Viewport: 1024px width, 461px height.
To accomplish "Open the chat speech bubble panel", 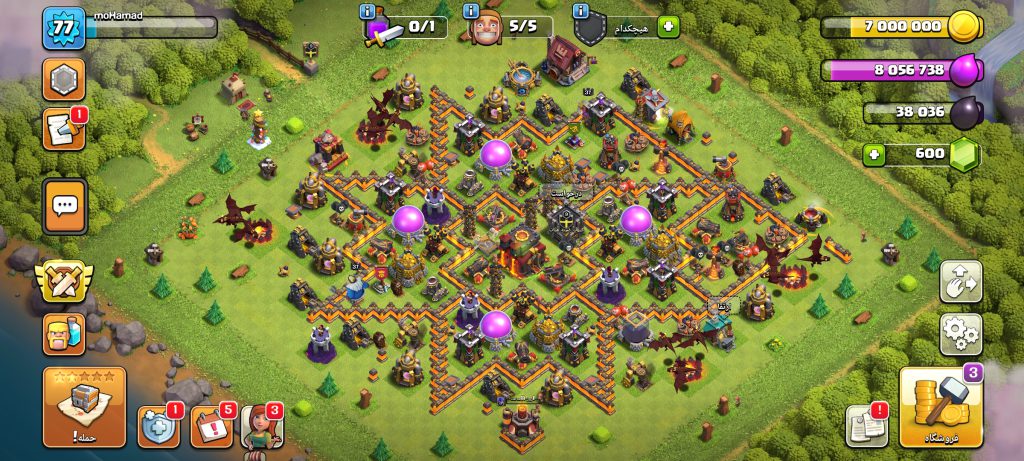I will pyautogui.click(x=65, y=206).
